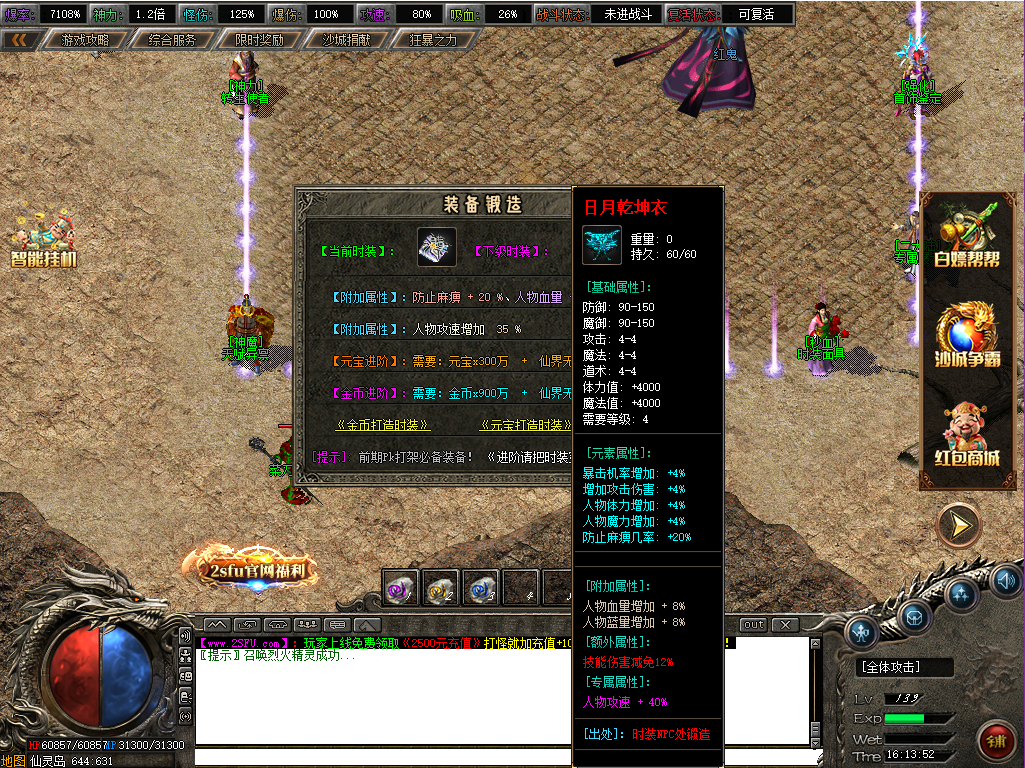
Task: Open the 2sfu官网福利 official benefits banner
Action: [249, 567]
